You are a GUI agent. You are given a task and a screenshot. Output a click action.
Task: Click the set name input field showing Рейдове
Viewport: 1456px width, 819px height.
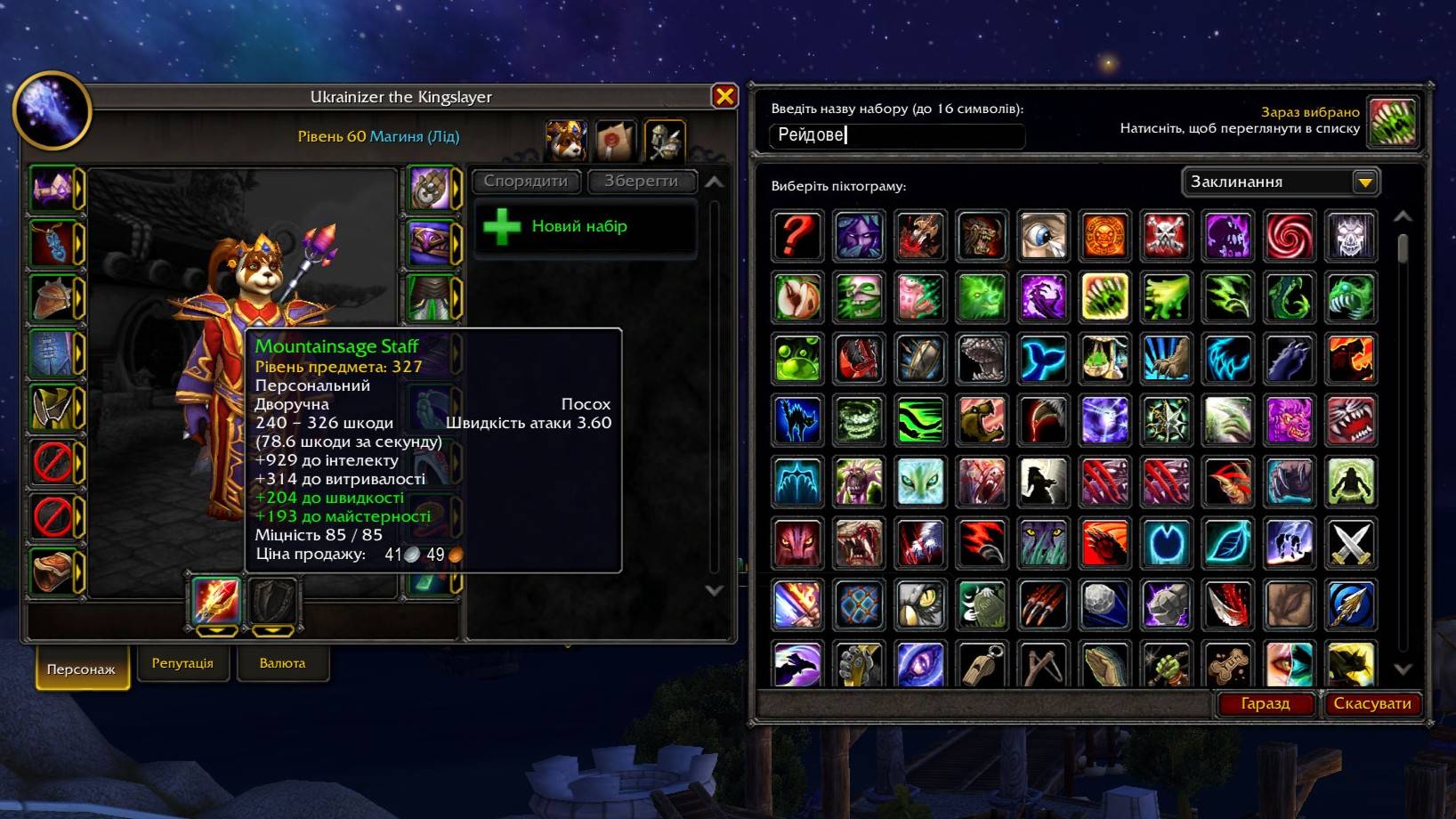coord(895,135)
